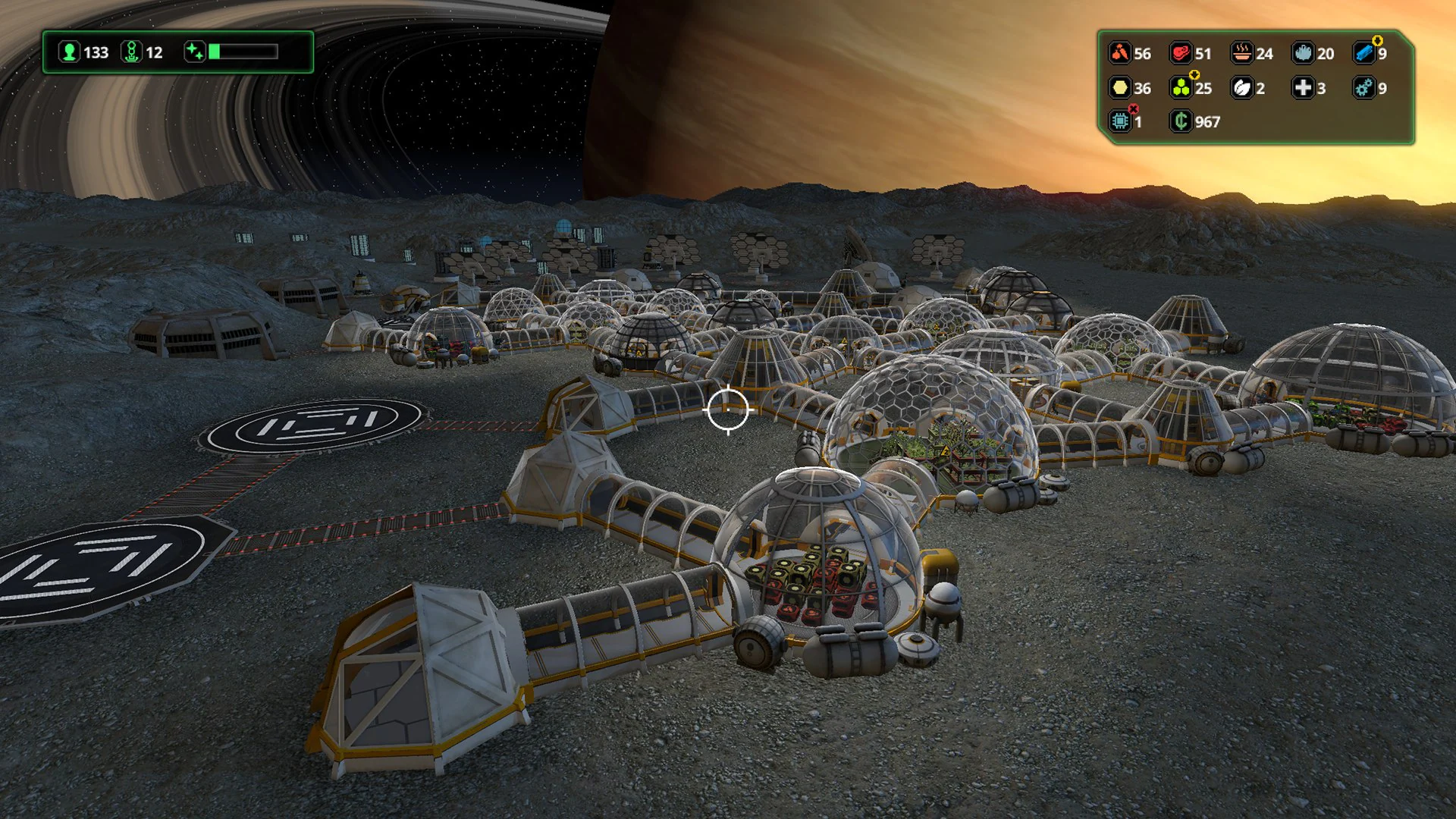Select the robot count icon
Screen dimensions: 1456x819
coord(131,52)
